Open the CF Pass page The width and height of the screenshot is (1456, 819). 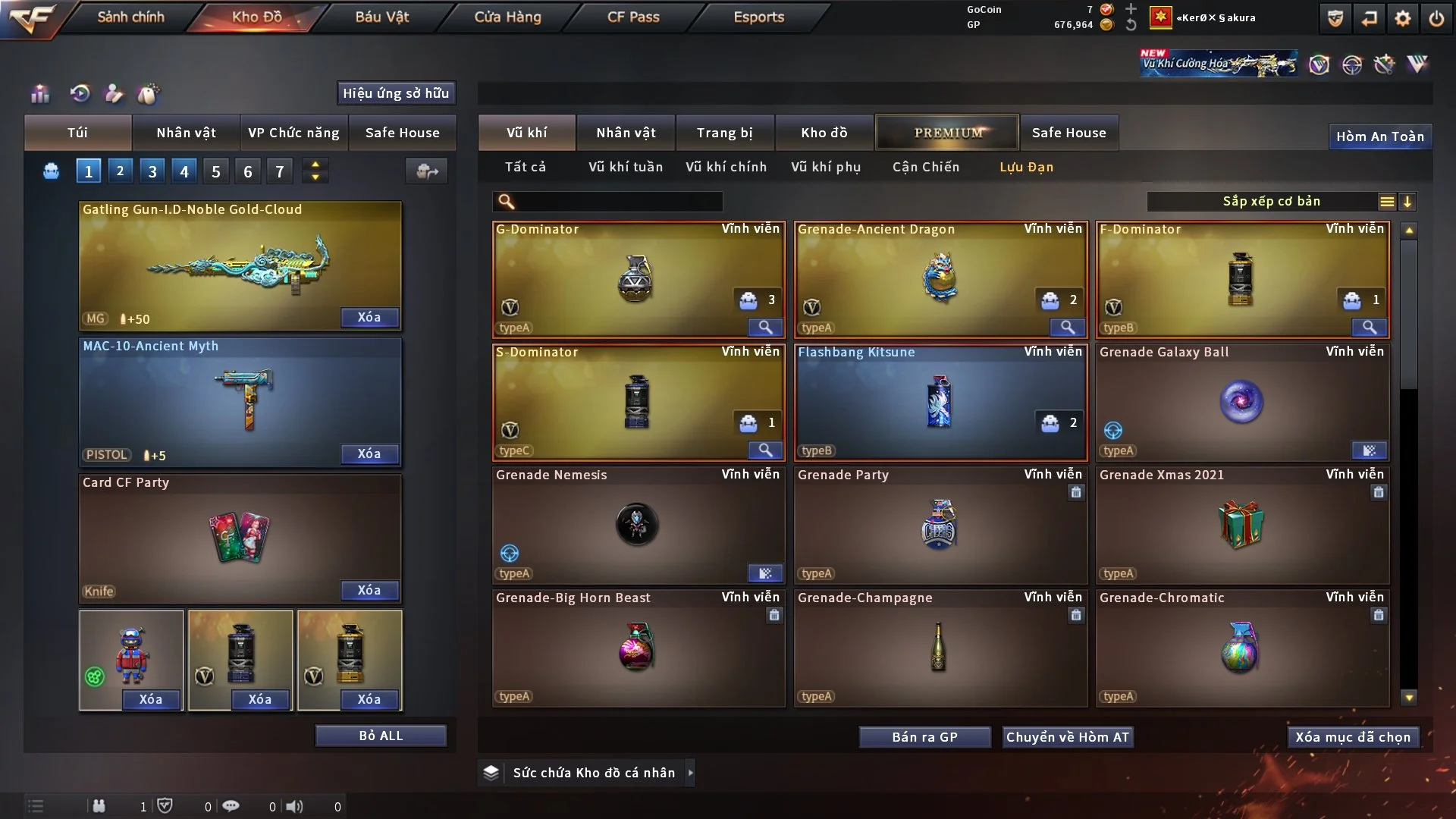(x=633, y=17)
